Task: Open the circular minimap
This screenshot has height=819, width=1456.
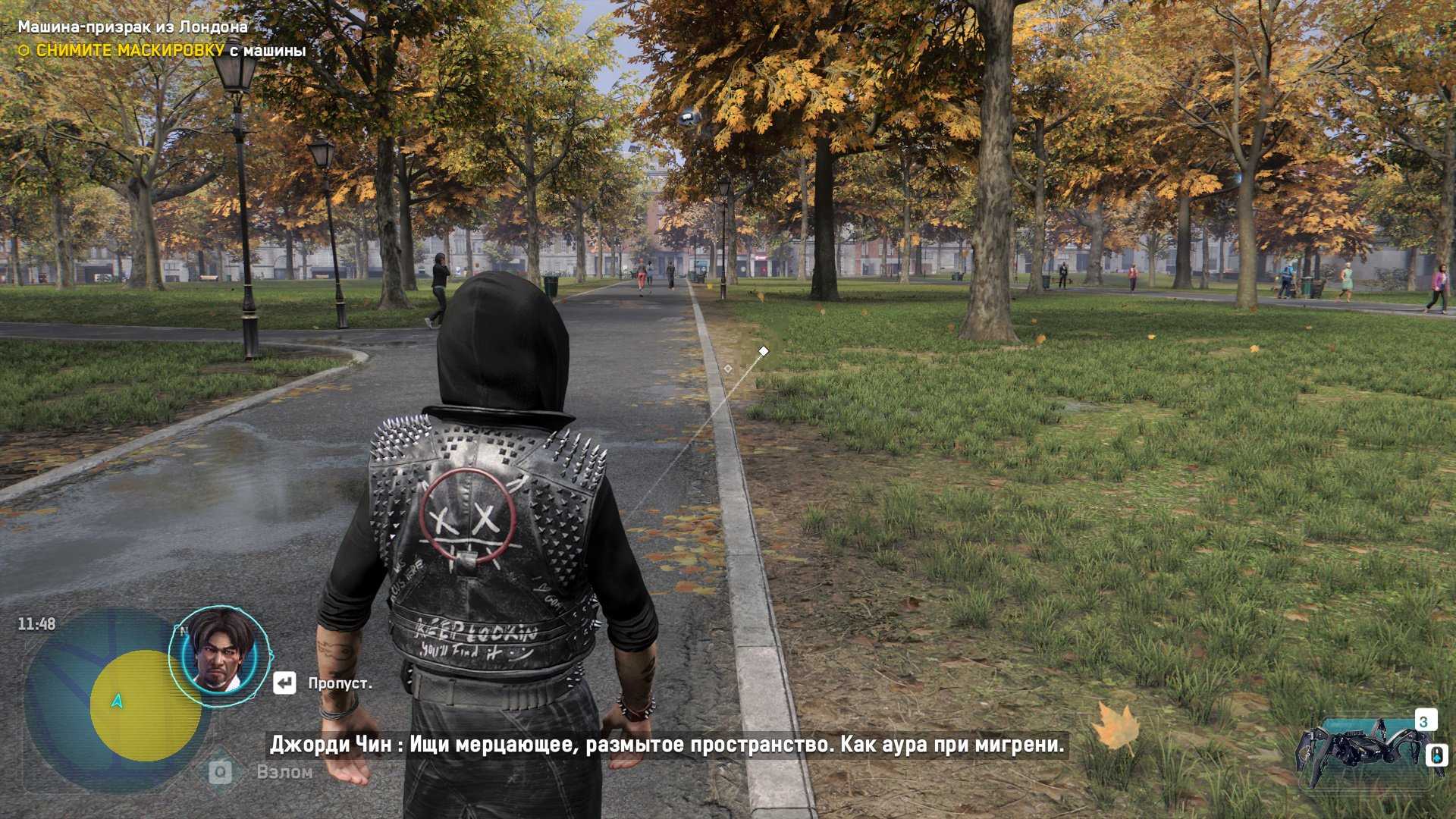Action: coord(114,701)
